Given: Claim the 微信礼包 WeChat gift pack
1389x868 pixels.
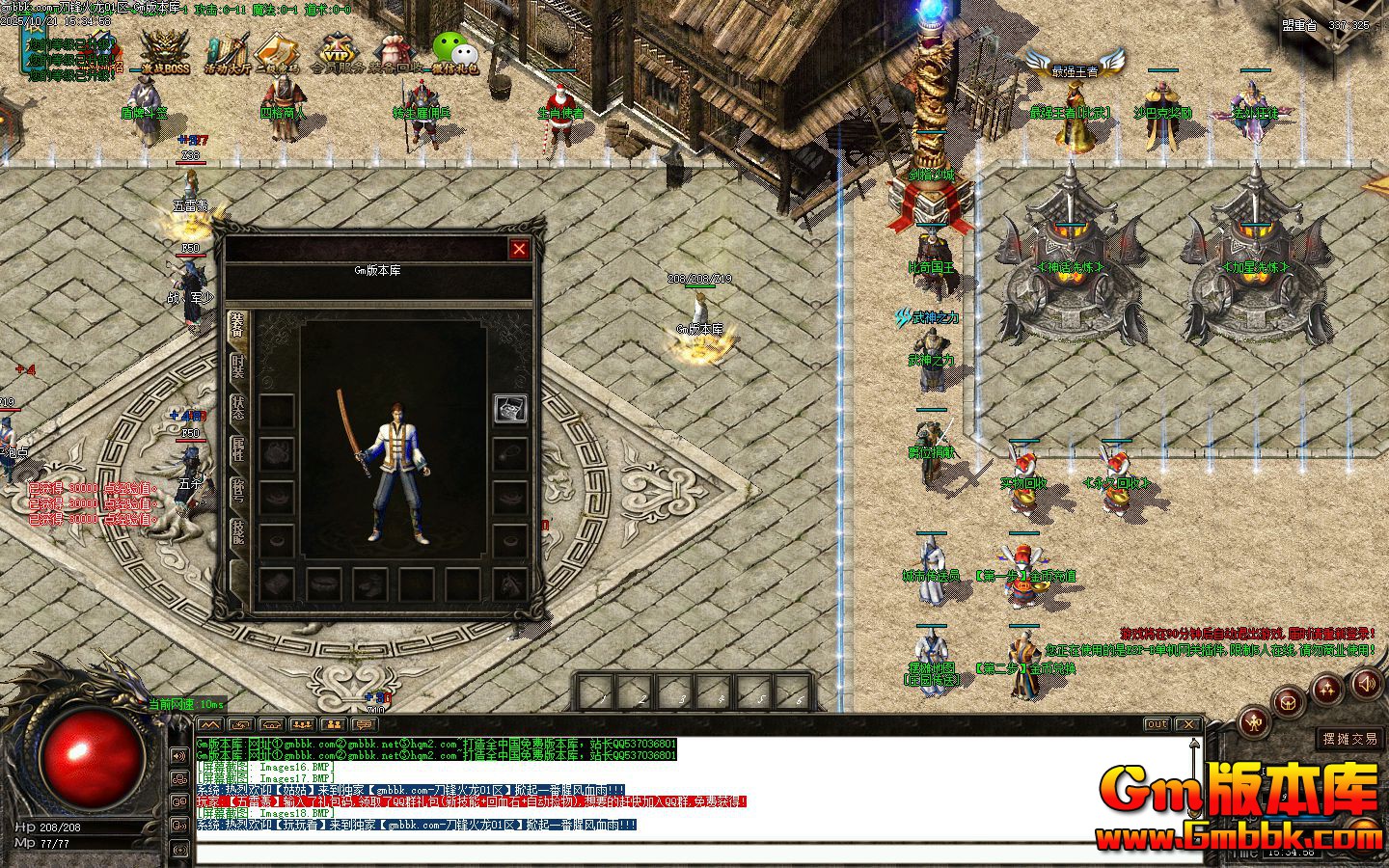Looking at the screenshot, I should tap(454, 54).
